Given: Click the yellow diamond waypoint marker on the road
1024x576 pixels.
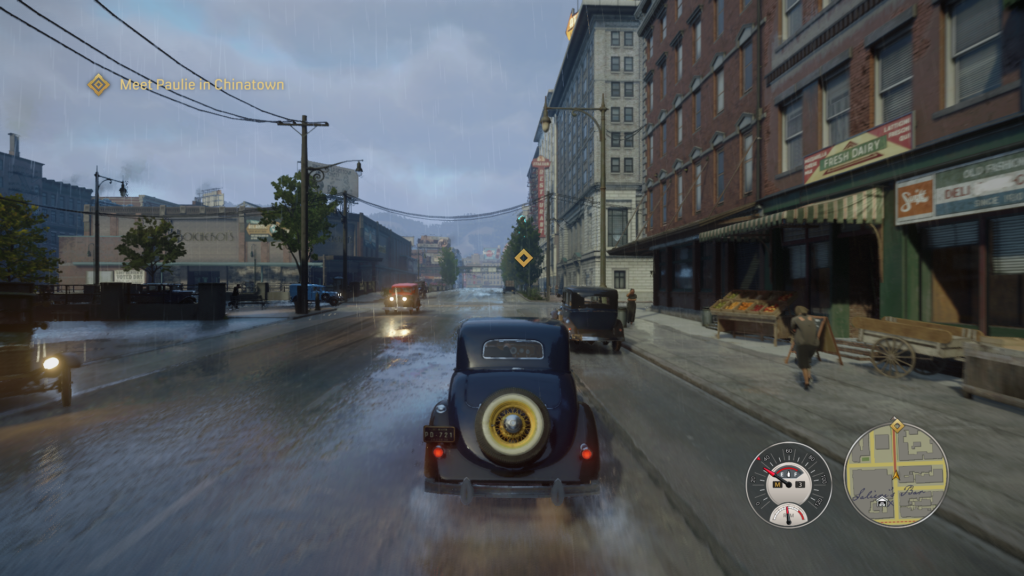Looking at the screenshot, I should click(x=524, y=258).
